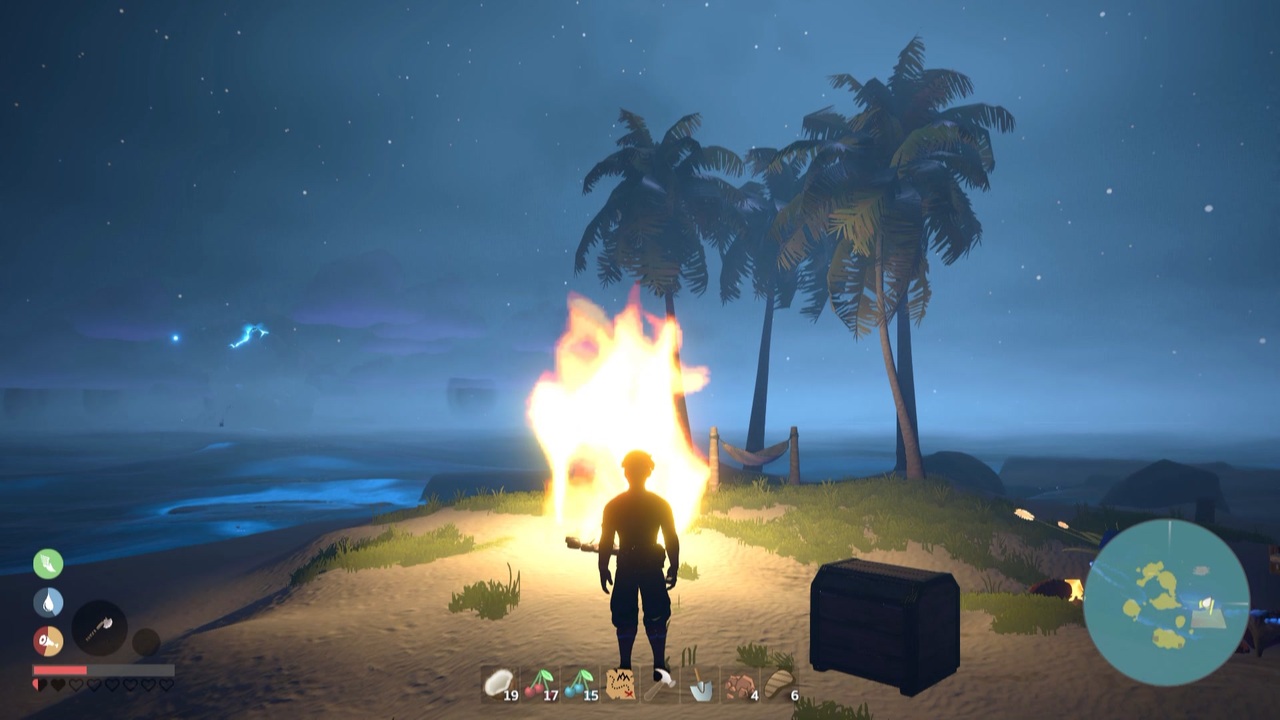Viewport: 1280px width, 720px height.
Task: Click the water droplet thirst icon
Action: [48, 601]
